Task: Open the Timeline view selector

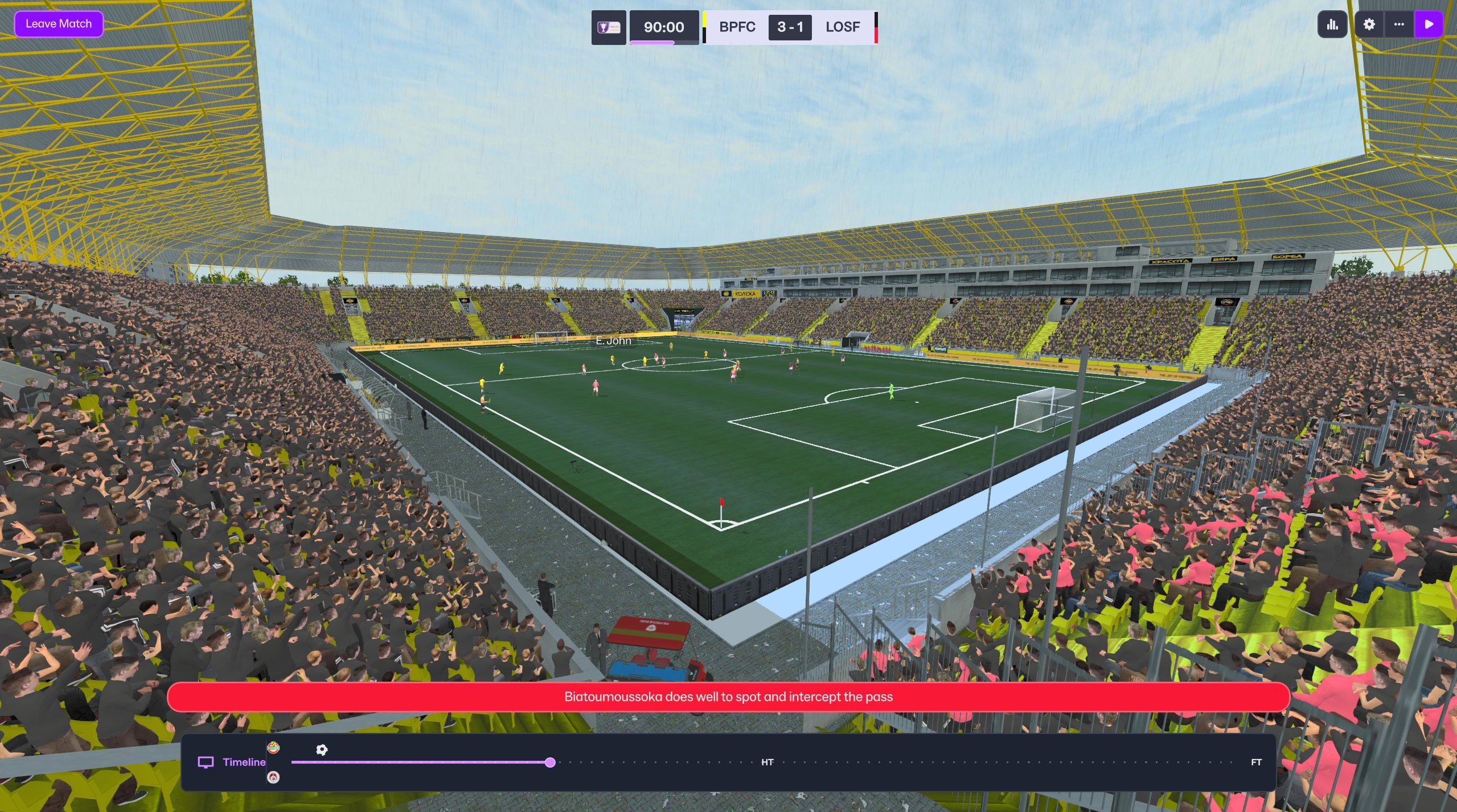Action: (232, 762)
